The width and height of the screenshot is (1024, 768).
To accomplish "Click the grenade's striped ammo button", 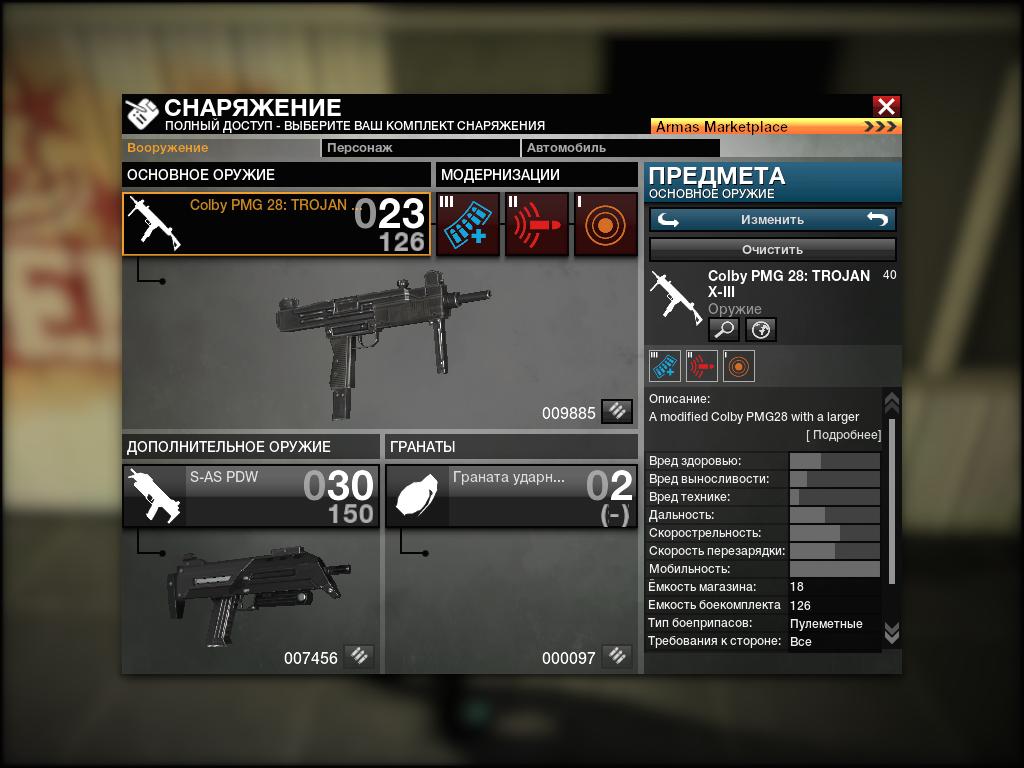I will tap(617, 657).
